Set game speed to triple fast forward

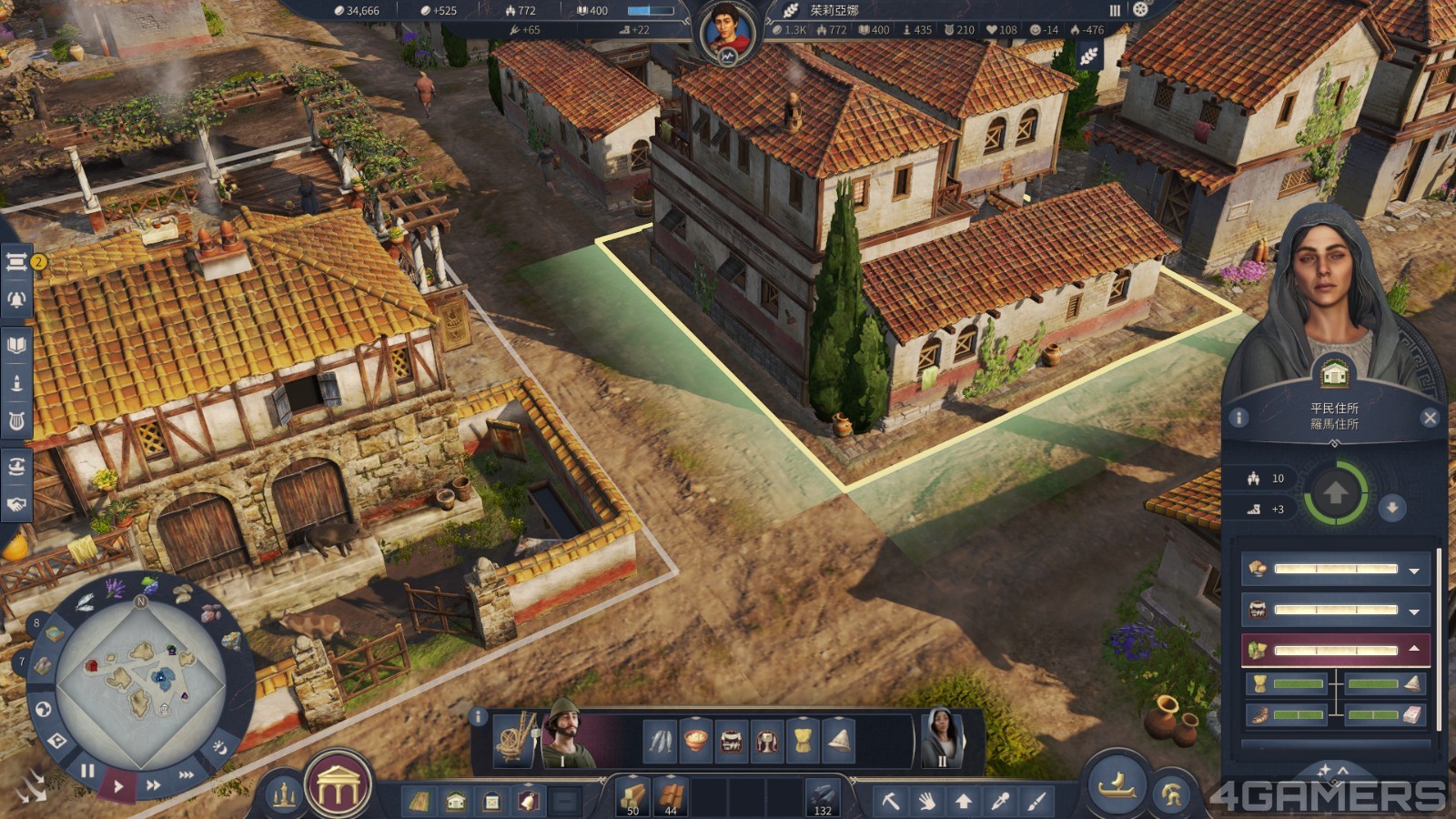coord(187,775)
